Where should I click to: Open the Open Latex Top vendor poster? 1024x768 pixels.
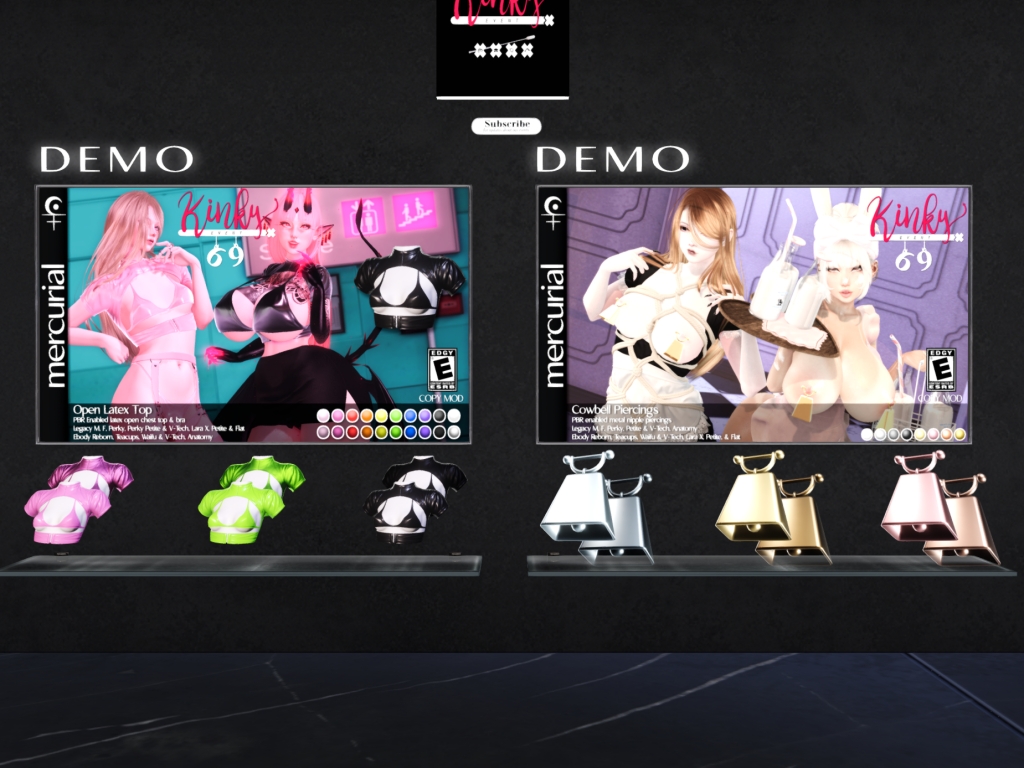pyautogui.click(x=253, y=314)
